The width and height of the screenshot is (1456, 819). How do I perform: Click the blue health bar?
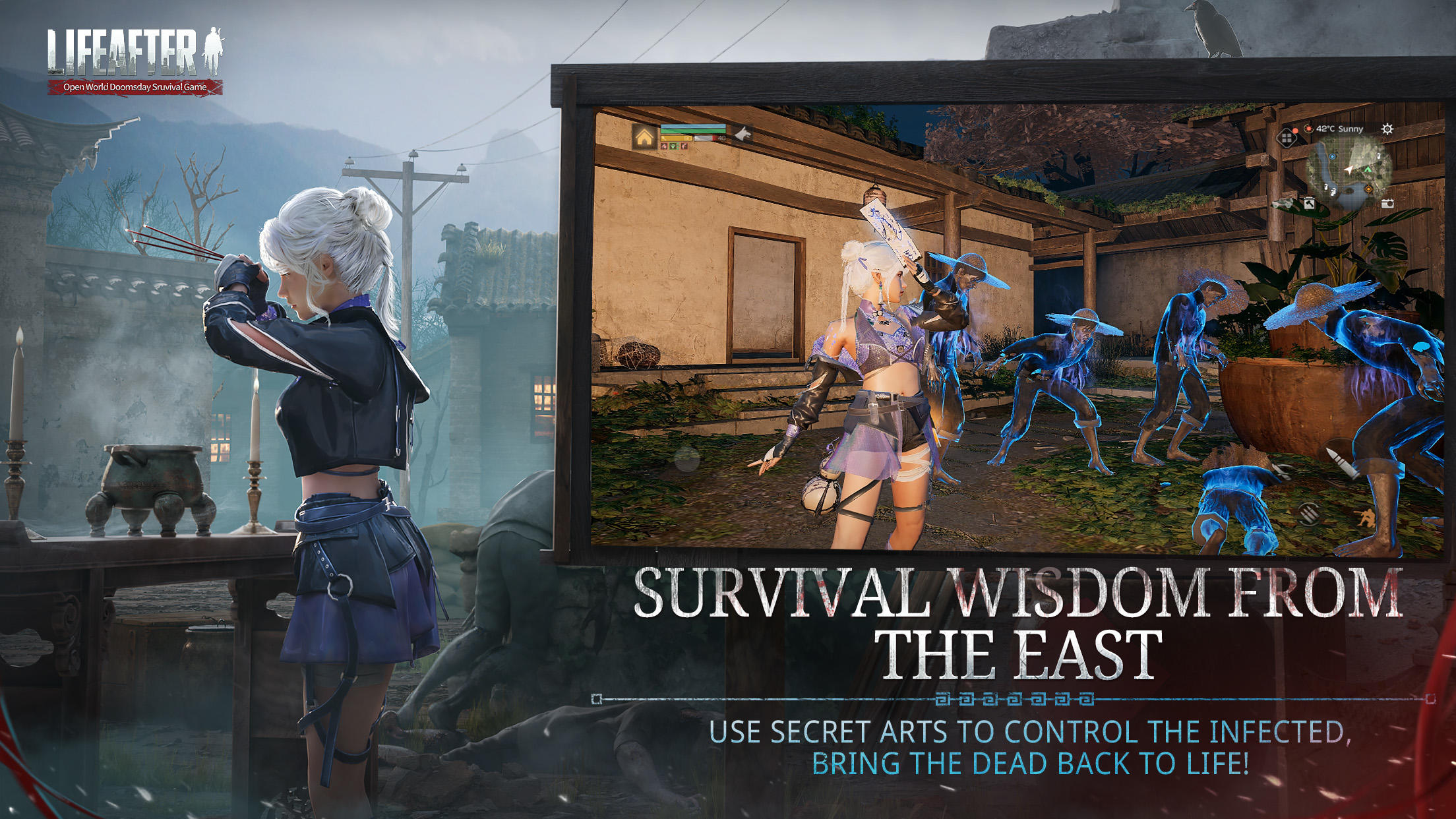coord(690,126)
